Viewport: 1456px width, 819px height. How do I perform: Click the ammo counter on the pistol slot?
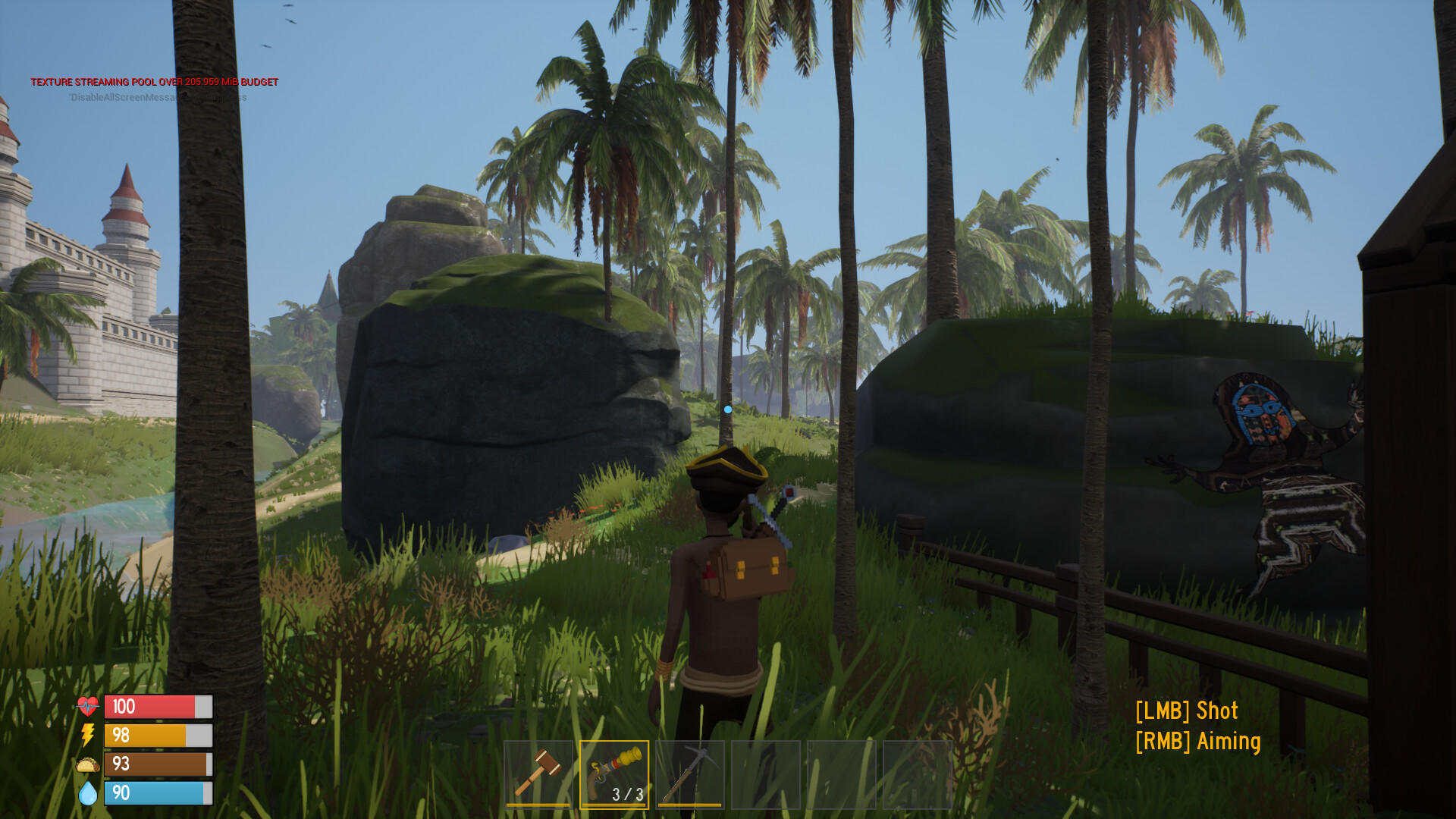click(626, 795)
